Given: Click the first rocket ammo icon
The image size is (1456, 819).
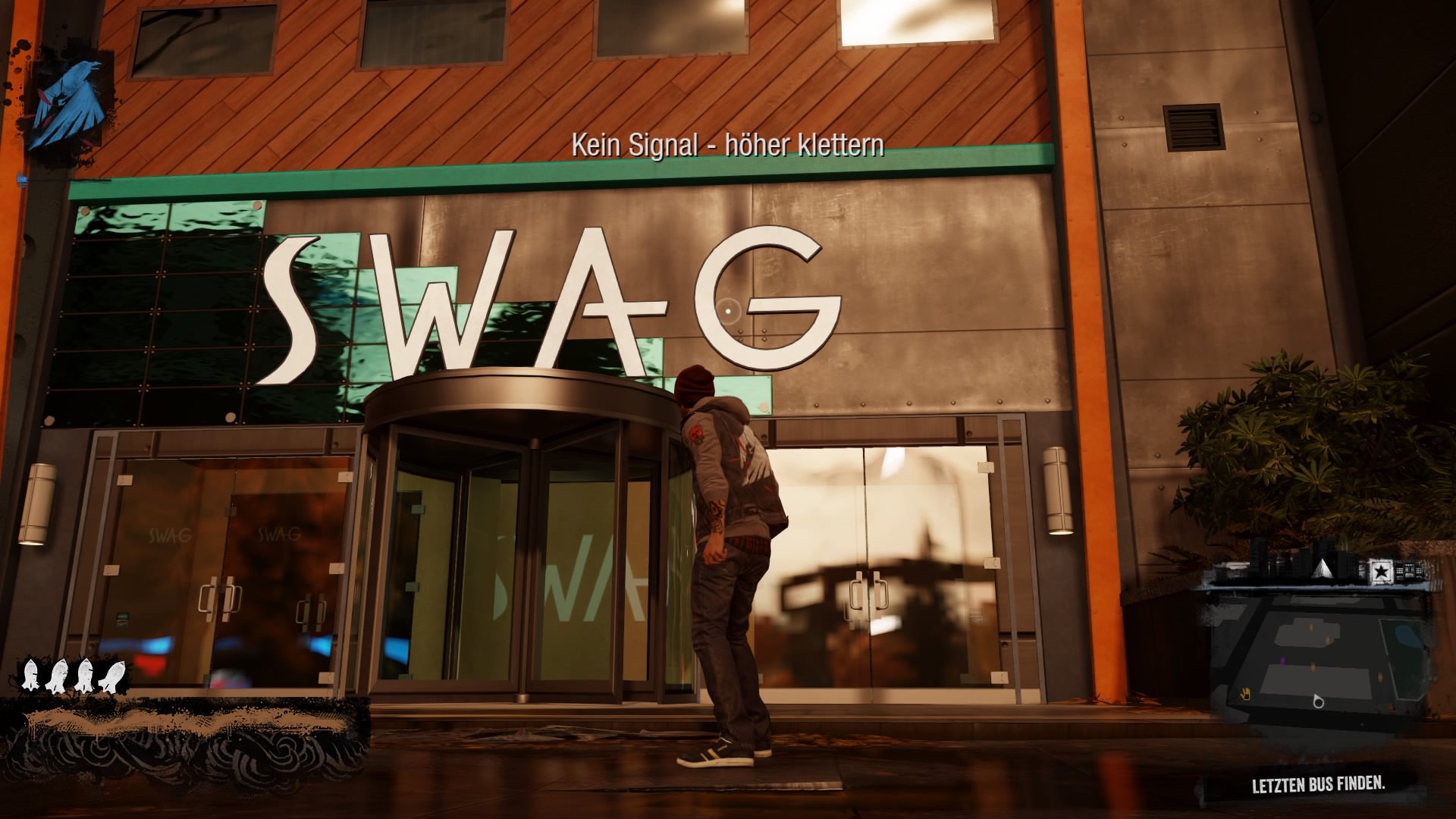Looking at the screenshot, I should 30,675.
